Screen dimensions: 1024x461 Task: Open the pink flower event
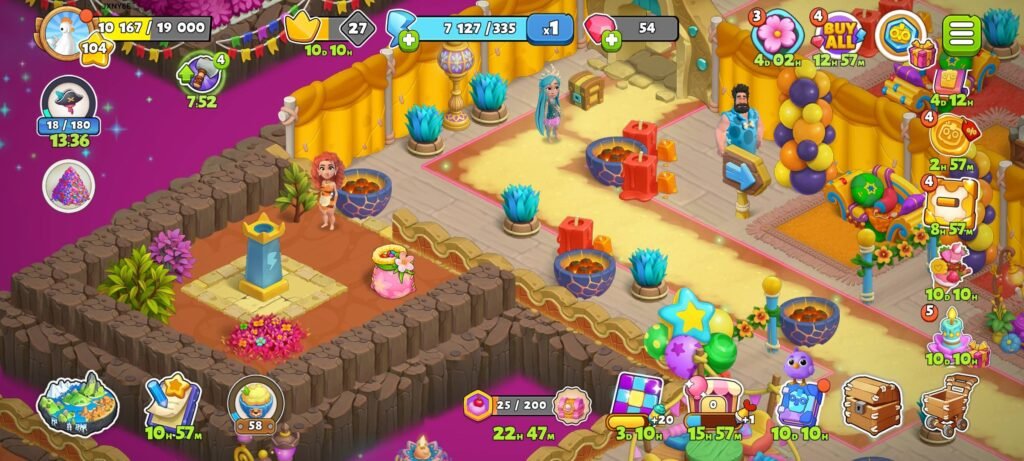coord(776,35)
